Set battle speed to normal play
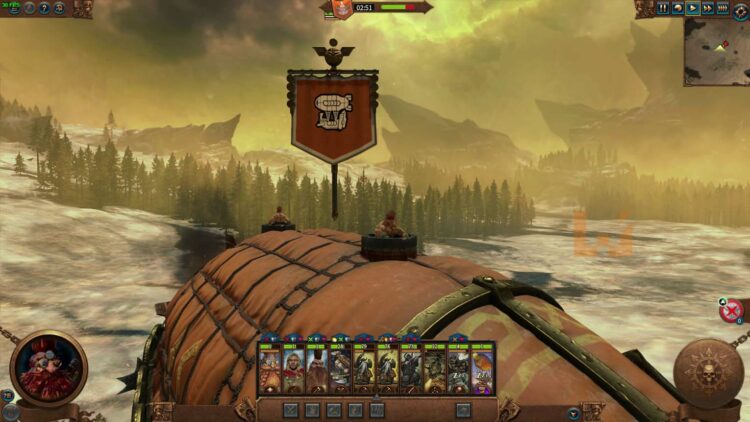750x422 pixels. tap(692, 8)
